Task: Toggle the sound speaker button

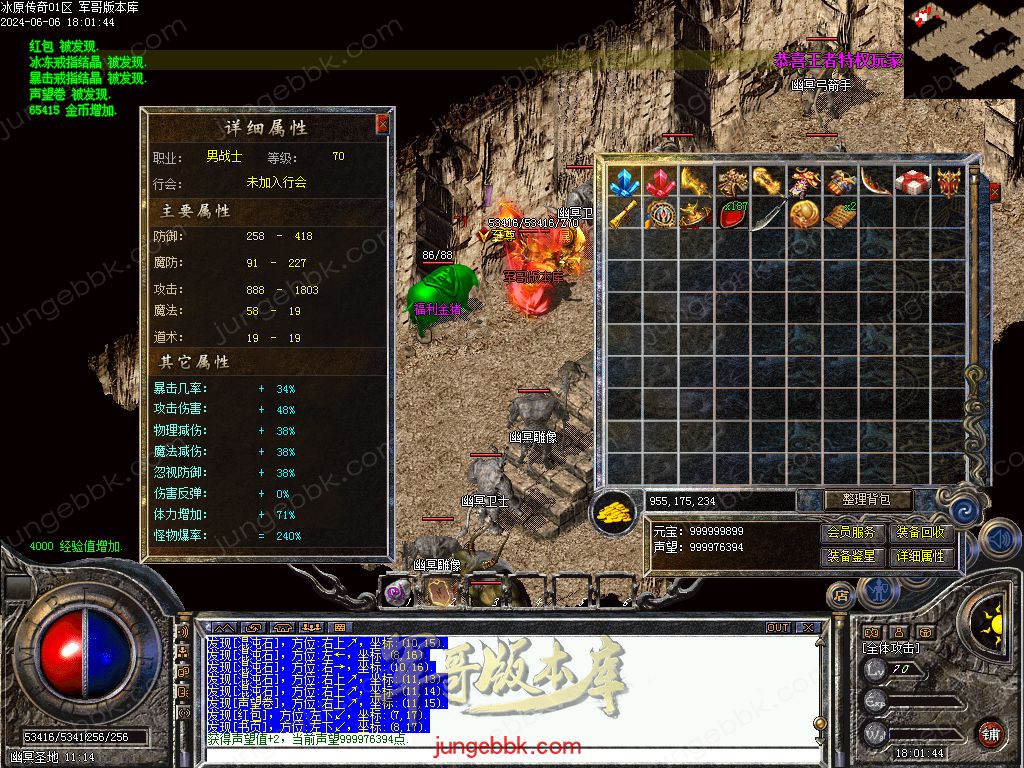Action: (998, 539)
